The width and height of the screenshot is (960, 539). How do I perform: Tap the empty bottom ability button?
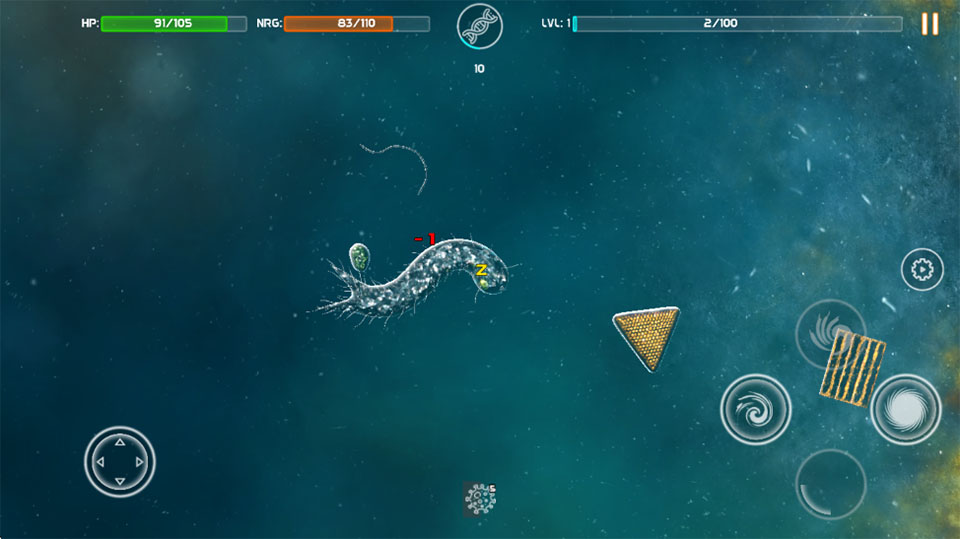(830, 484)
